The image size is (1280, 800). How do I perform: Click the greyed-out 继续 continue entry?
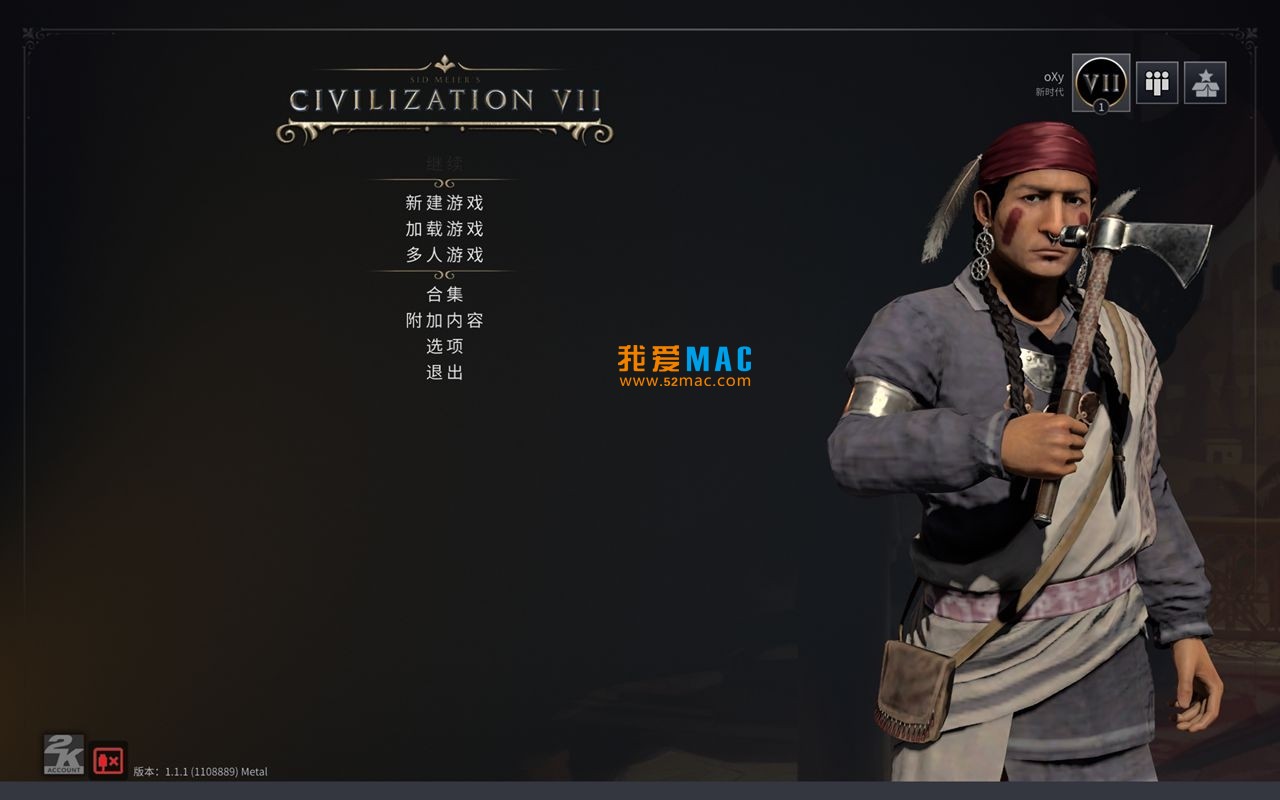click(x=444, y=163)
